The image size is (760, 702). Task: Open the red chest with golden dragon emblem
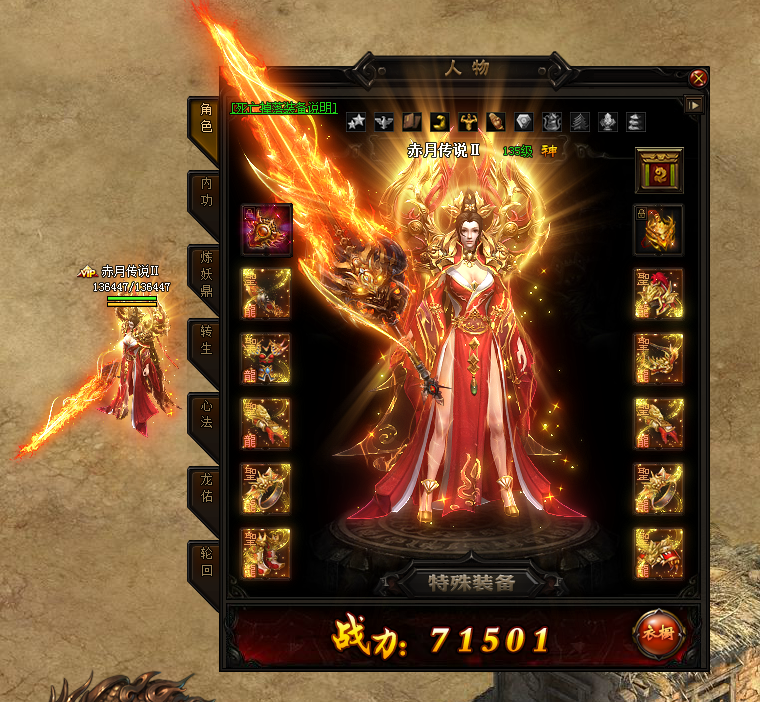(659, 169)
